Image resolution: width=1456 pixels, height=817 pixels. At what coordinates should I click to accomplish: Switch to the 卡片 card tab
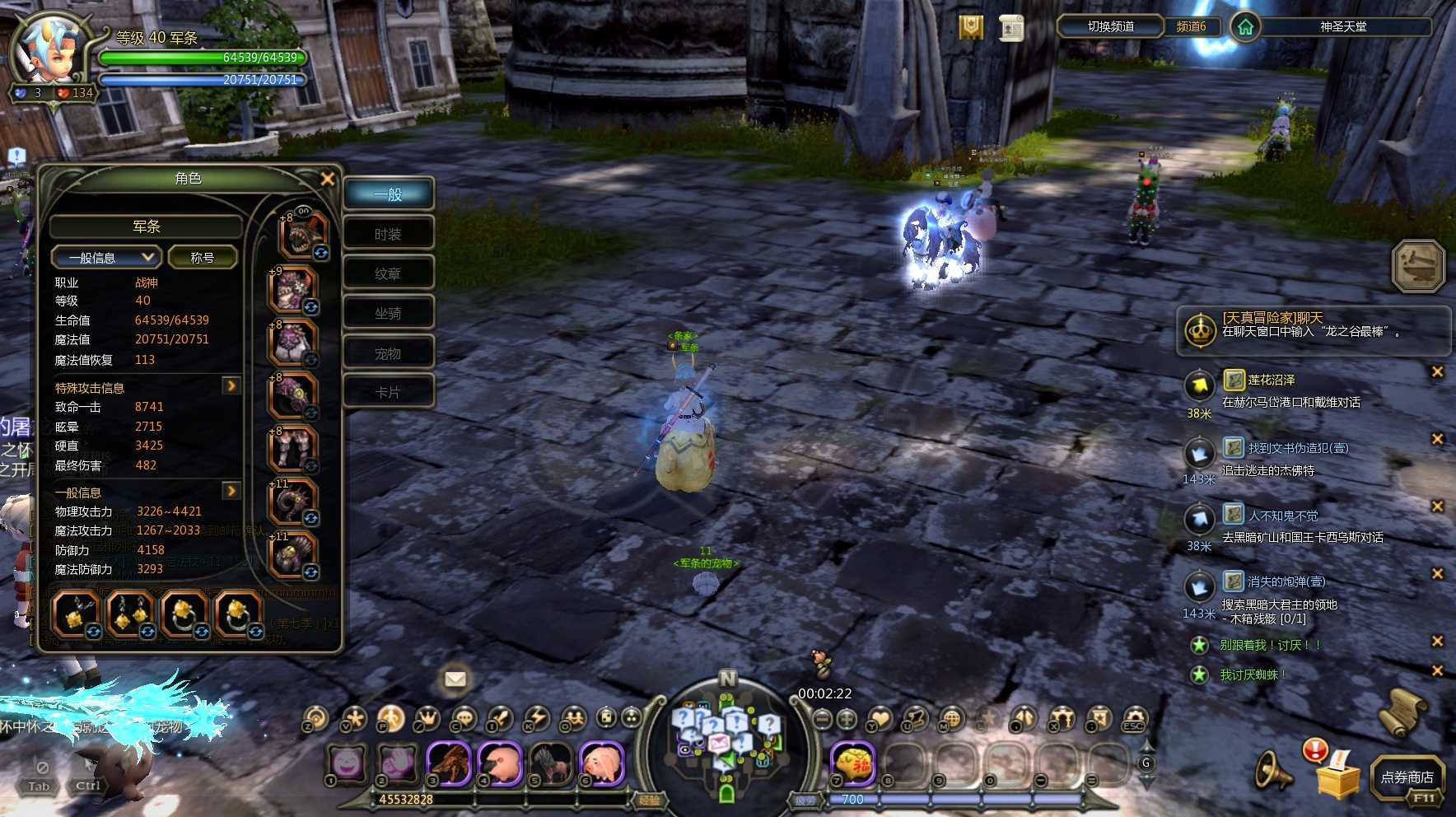388,393
